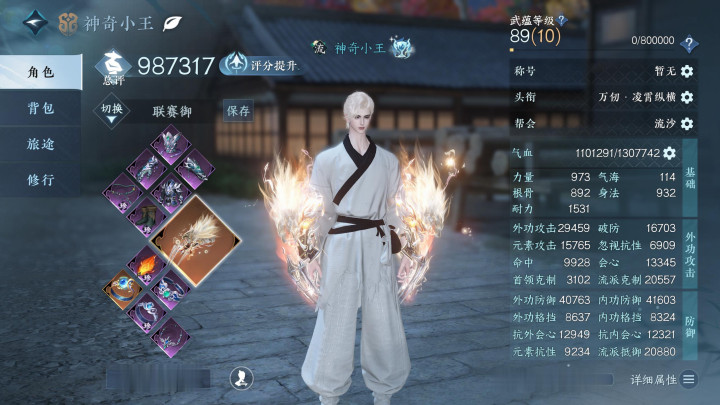Viewport: 720px width, 405px height.
Task: Switch to the 背包 tab
Action: point(41,108)
